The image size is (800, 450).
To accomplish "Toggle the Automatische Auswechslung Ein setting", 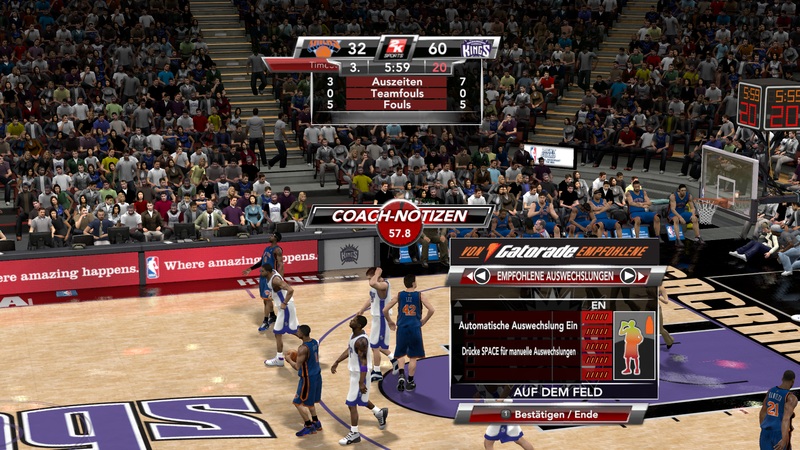I will coord(518,325).
